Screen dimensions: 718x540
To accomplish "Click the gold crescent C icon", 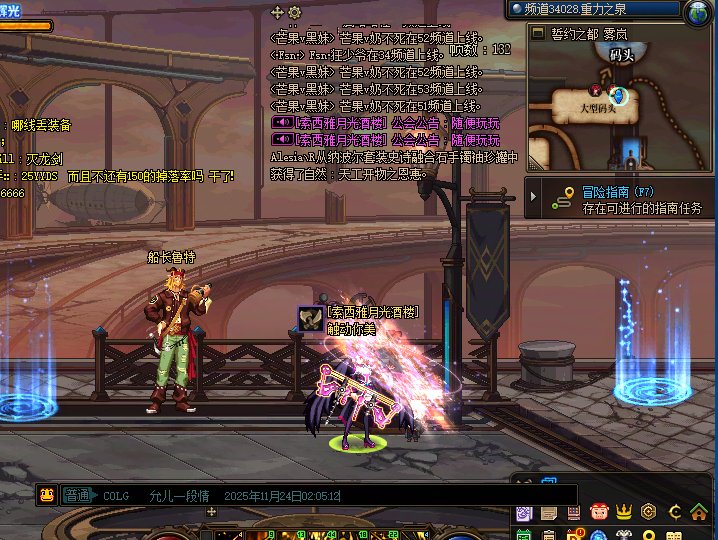I will pyautogui.click(x=675, y=513).
